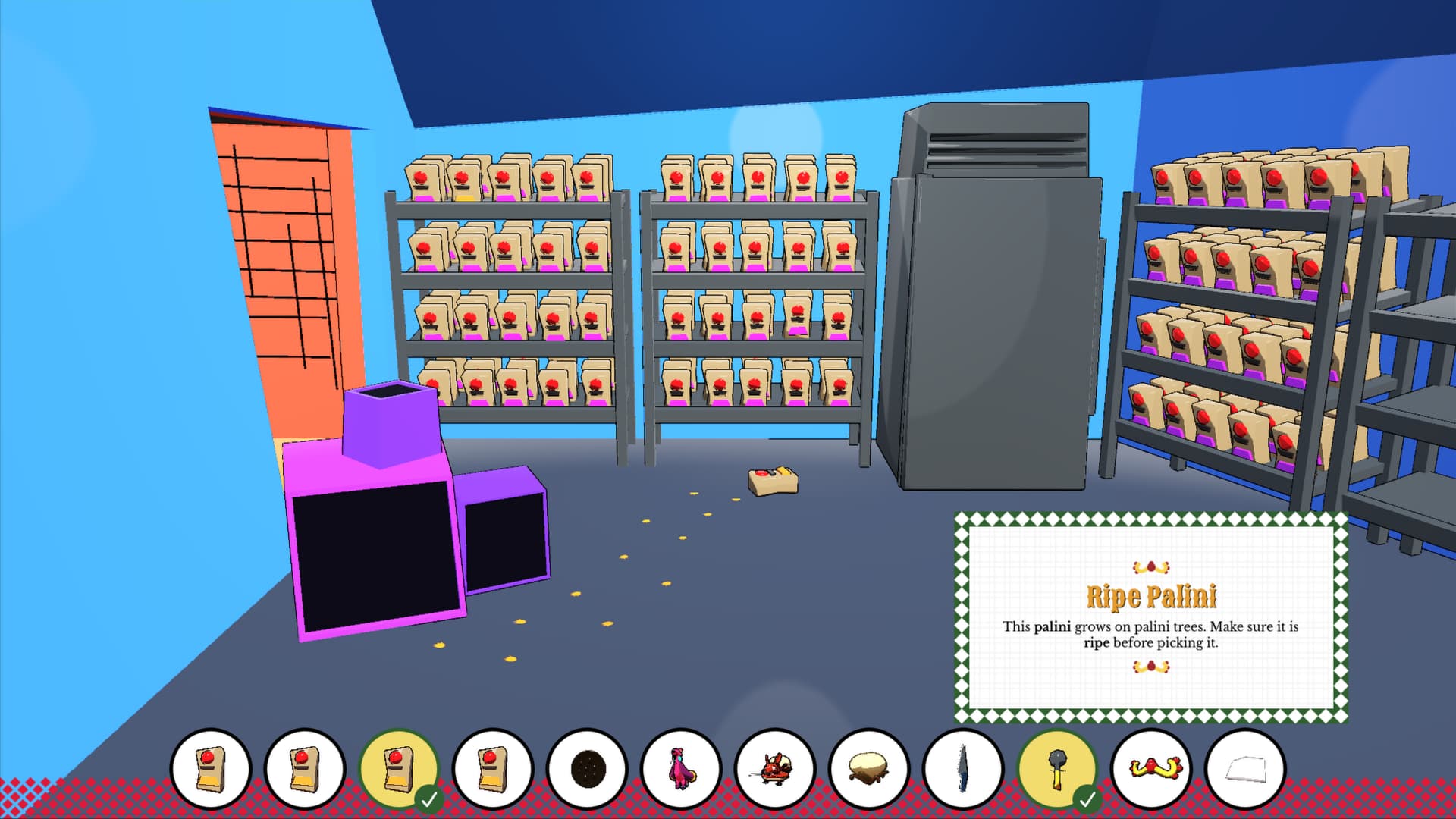This screenshot has width=1456, height=819.
Task: Toggle the checkmark on the third palini icon
Action: pyautogui.click(x=429, y=798)
